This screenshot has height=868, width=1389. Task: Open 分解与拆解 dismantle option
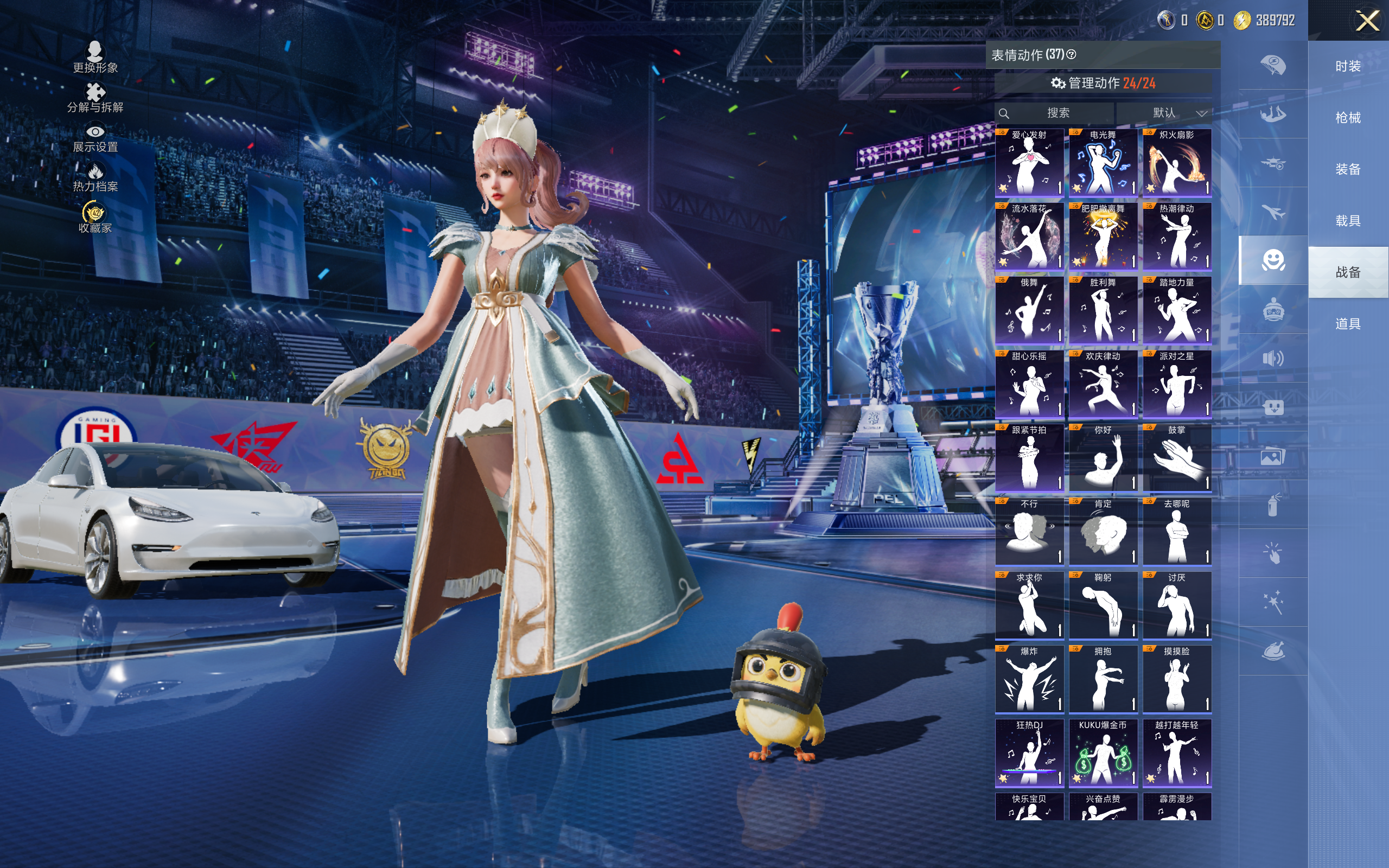[x=95, y=98]
